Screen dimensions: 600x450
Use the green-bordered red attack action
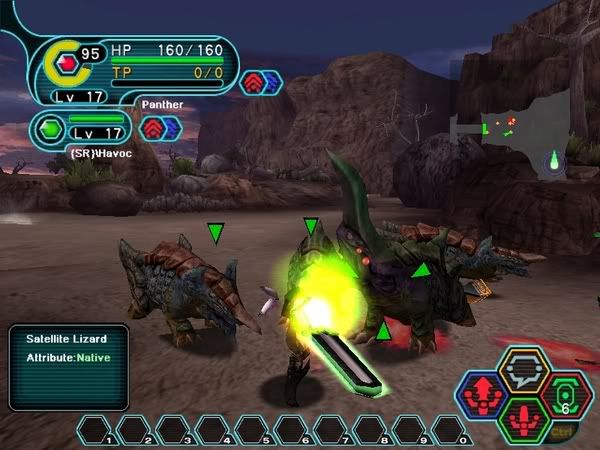coord(523,420)
